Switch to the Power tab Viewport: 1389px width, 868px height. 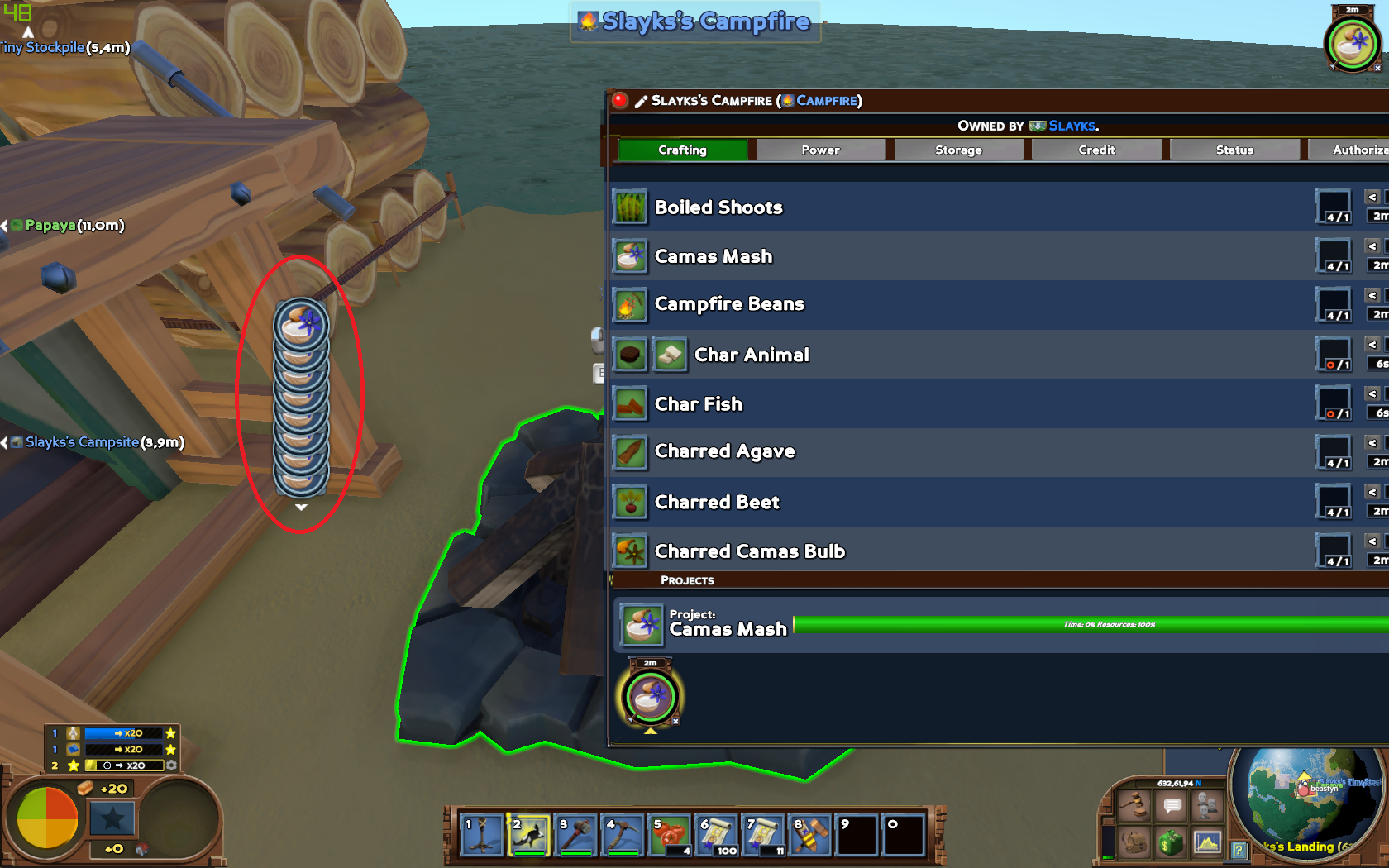pos(820,149)
